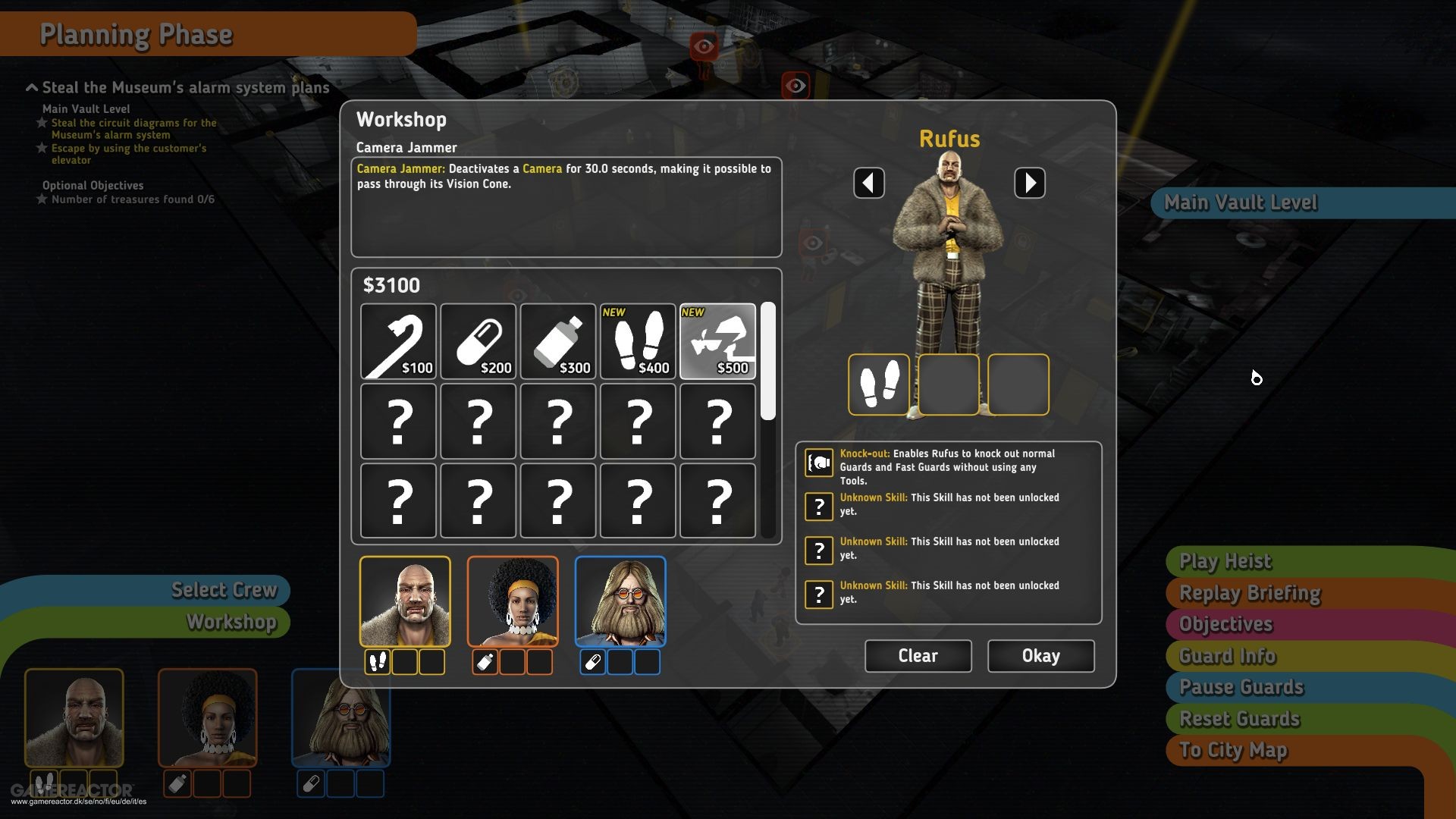Buy the $200 pill tool
This screenshot has height=819, width=1456.
pyautogui.click(x=478, y=341)
